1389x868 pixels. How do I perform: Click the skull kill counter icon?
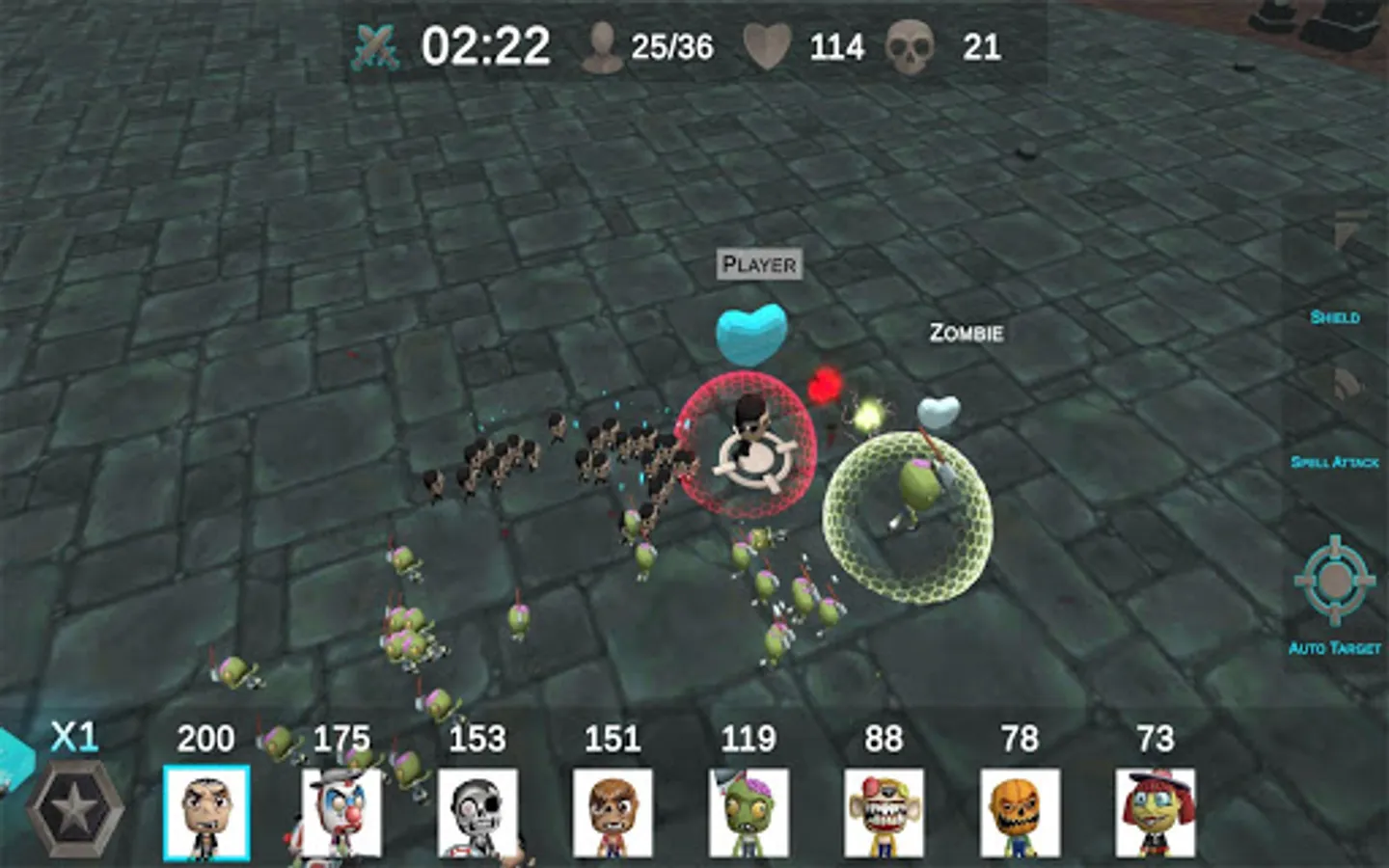coord(907,43)
